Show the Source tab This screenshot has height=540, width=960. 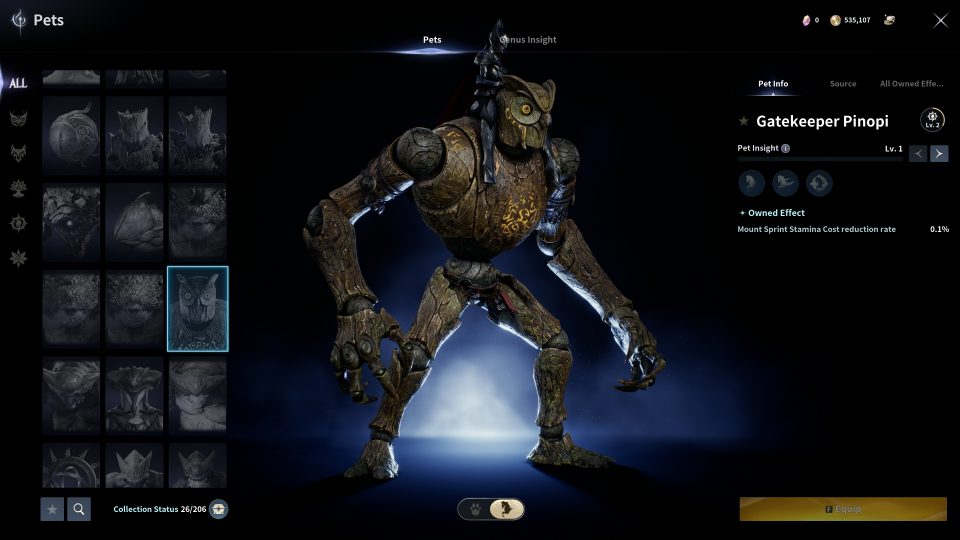[842, 84]
